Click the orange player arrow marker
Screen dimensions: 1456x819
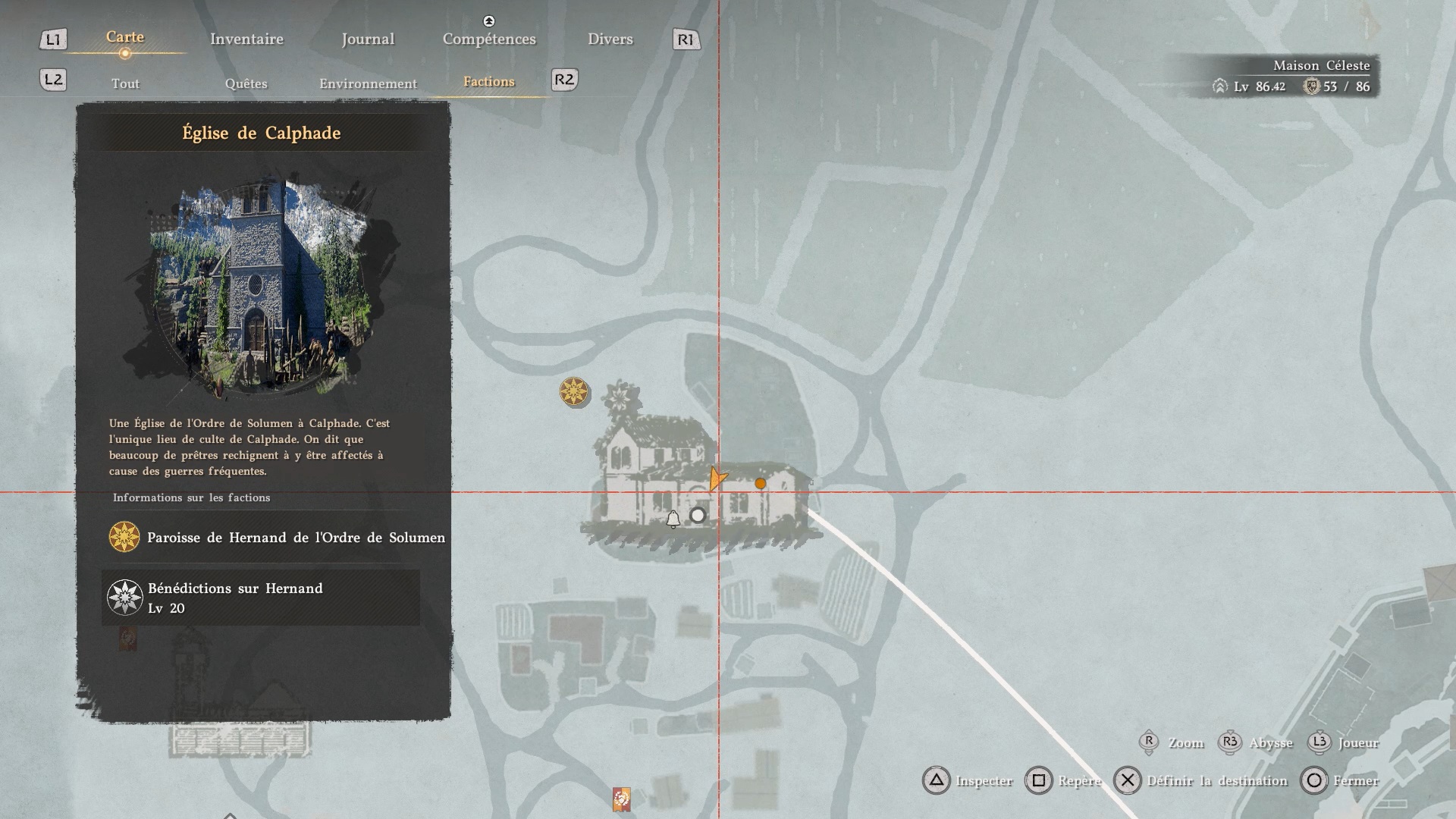click(x=717, y=479)
